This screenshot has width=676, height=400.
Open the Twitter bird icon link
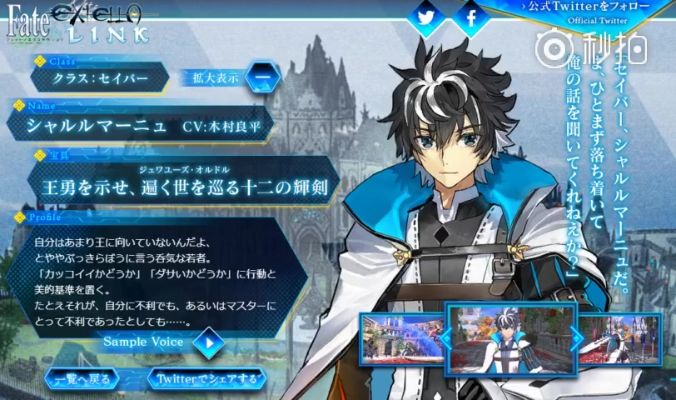pos(427,16)
